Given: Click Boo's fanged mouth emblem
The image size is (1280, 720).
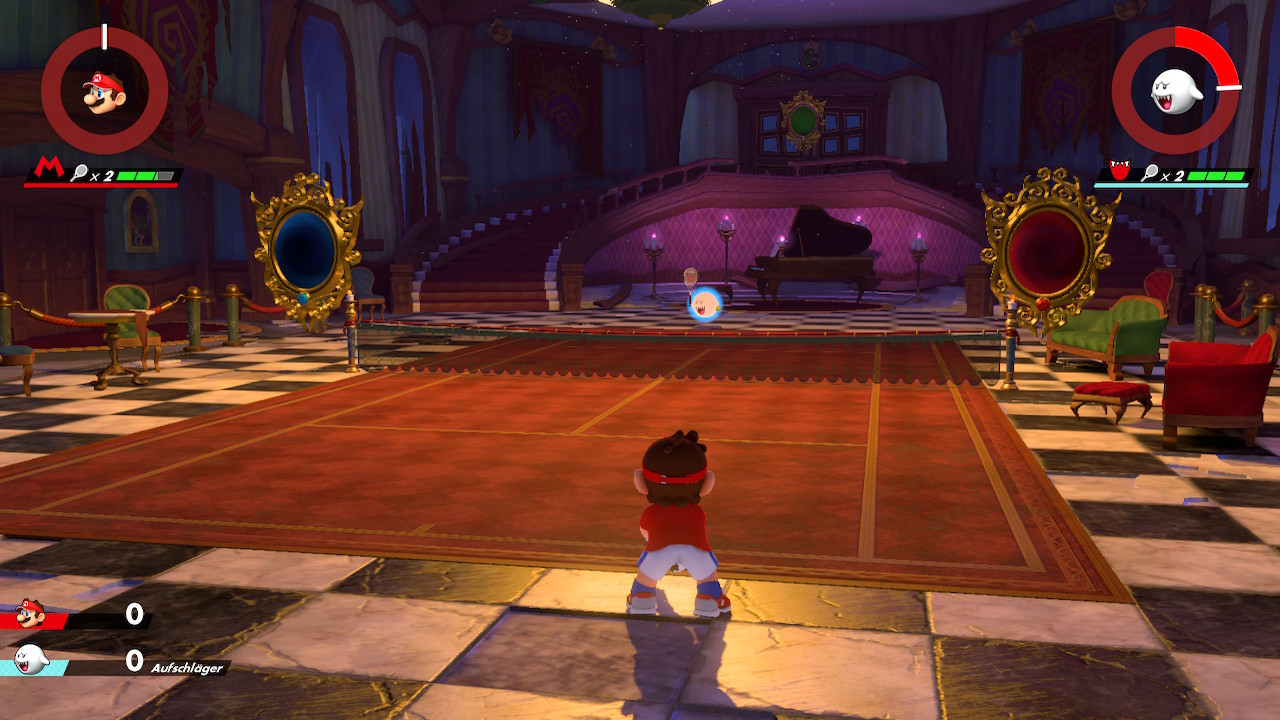Looking at the screenshot, I should click(x=1119, y=171).
